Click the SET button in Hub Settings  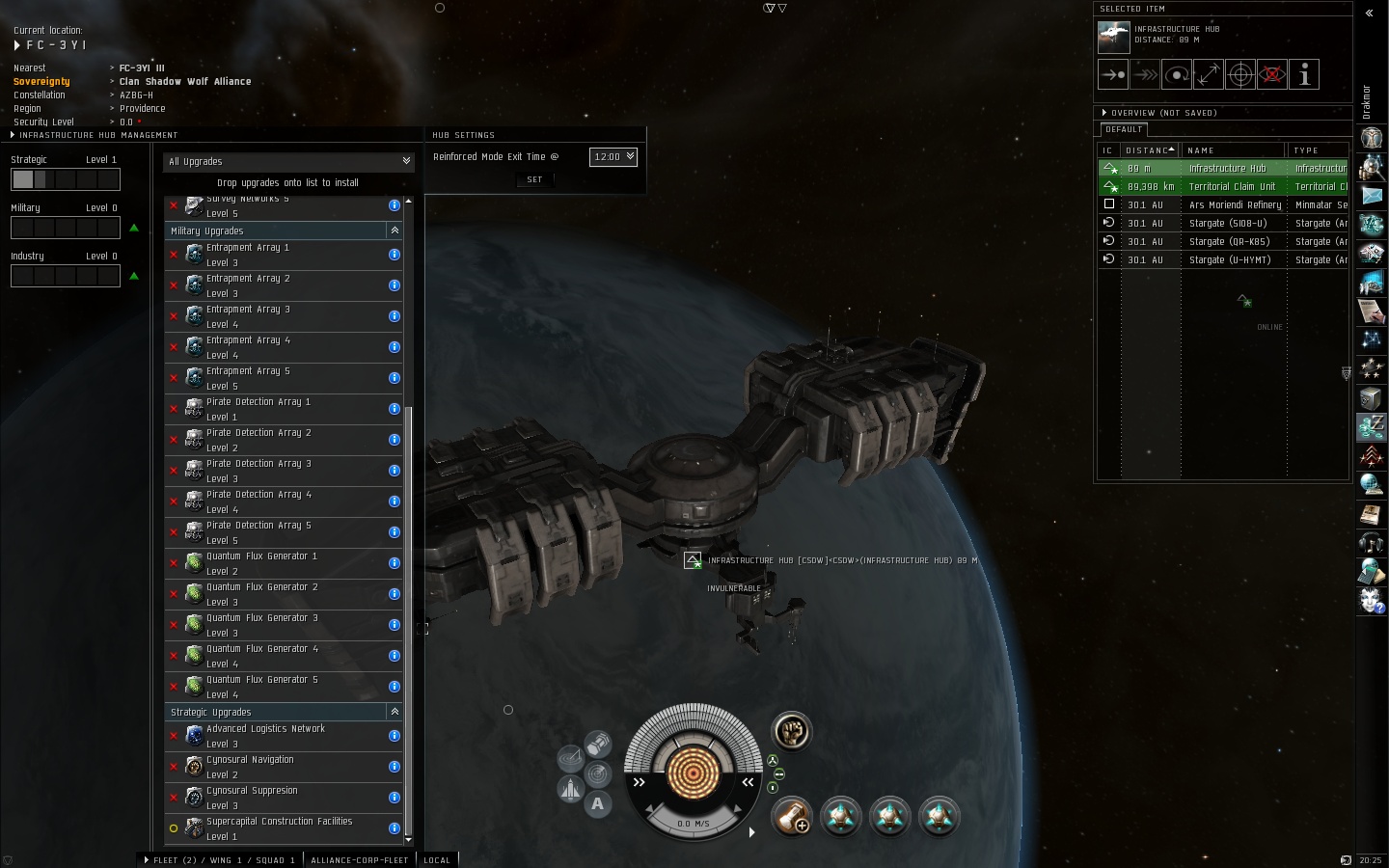(534, 179)
